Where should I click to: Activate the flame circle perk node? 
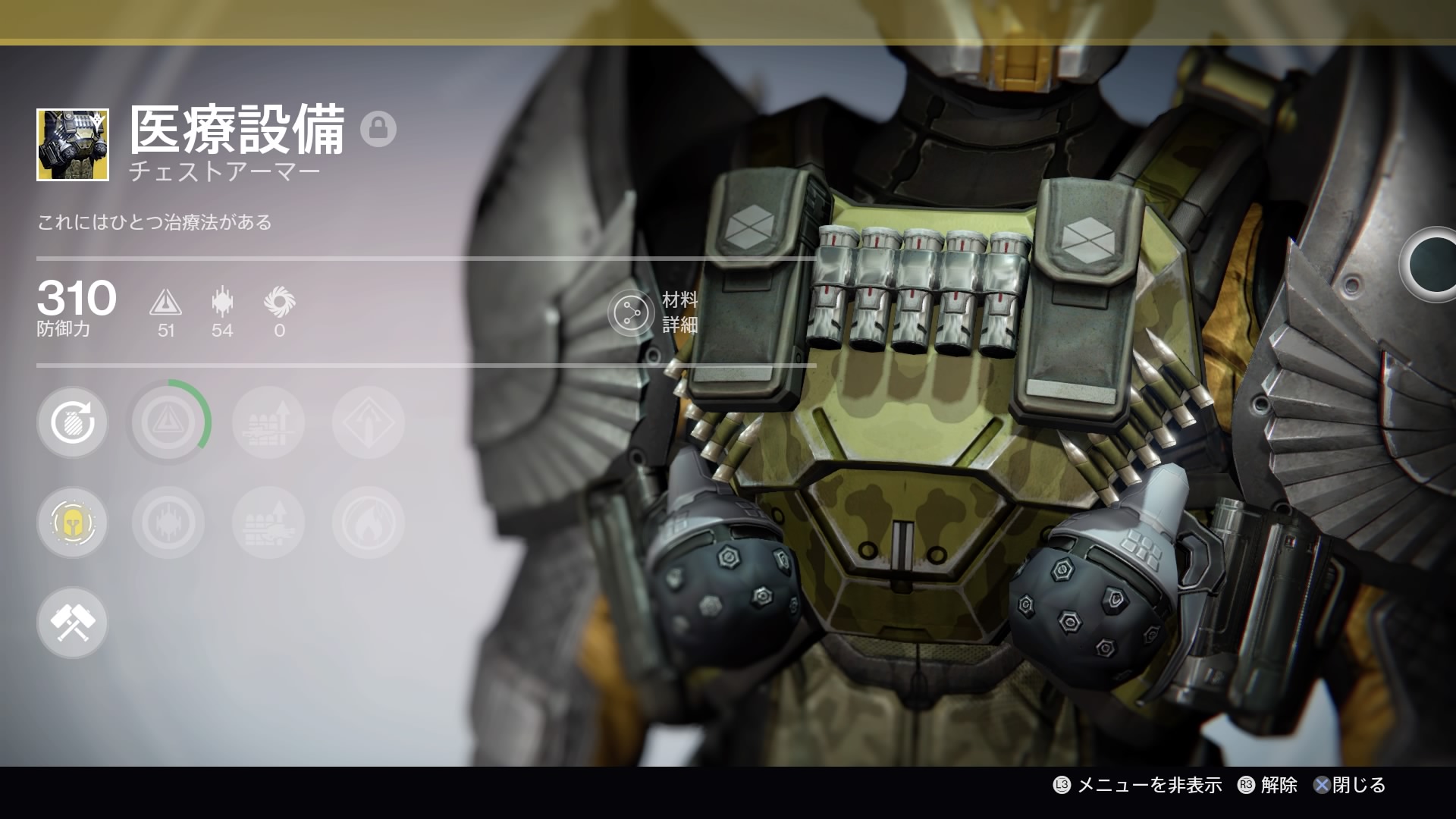[369, 522]
